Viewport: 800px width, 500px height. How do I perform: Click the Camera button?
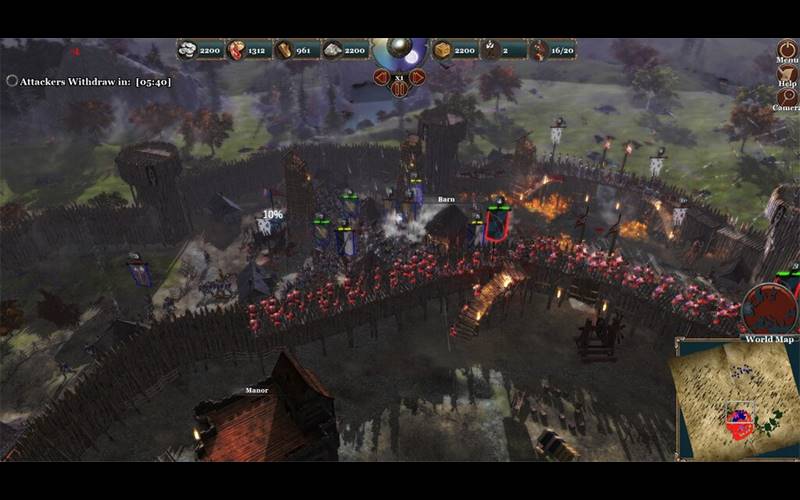[787, 97]
